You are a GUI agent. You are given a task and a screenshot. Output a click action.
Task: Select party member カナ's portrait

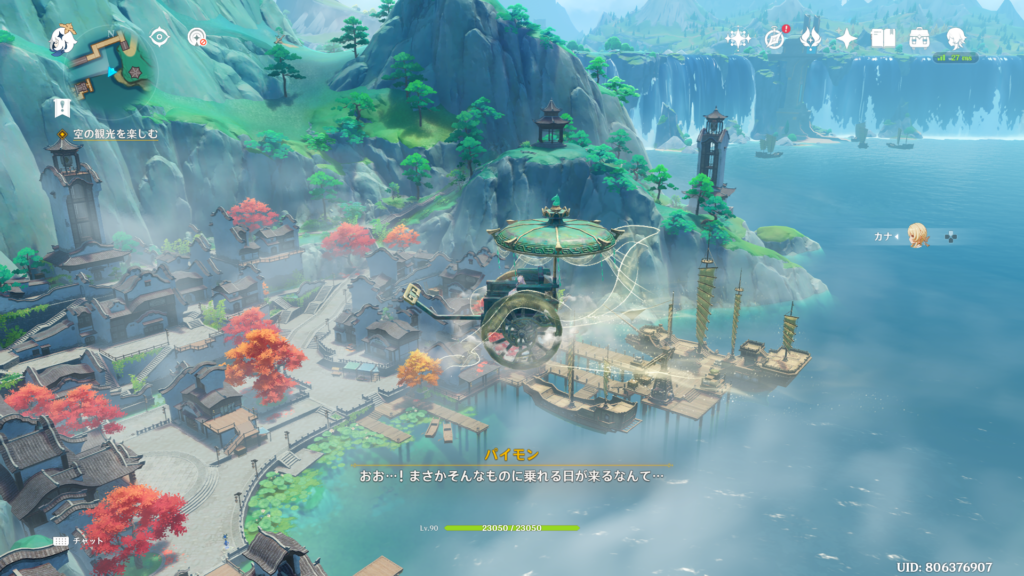tap(918, 236)
